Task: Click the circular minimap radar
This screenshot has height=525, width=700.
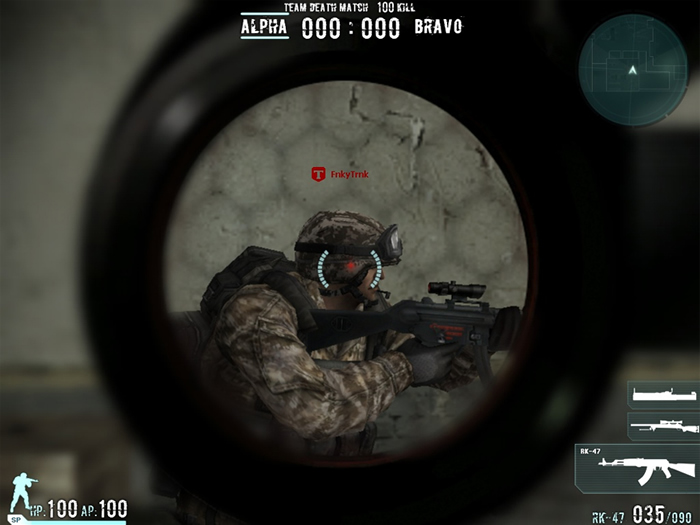Action: pos(631,63)
